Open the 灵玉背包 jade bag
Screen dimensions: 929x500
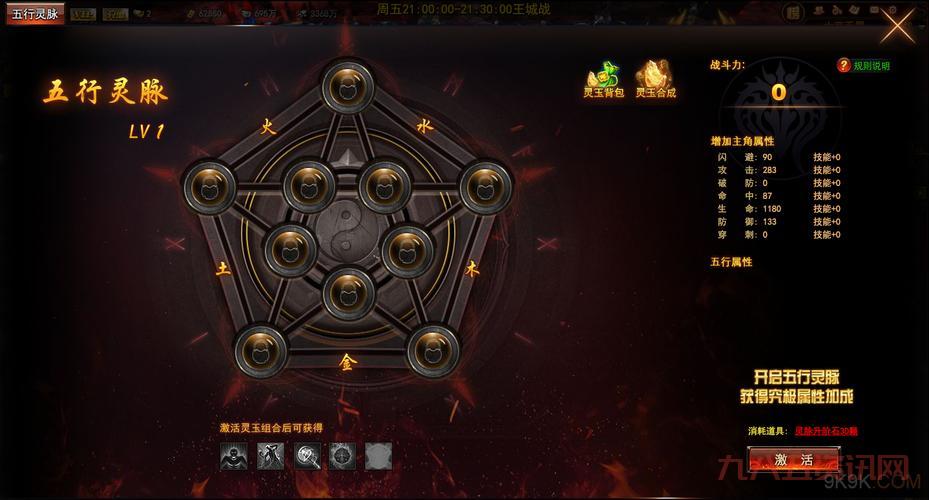pos(601,77)
